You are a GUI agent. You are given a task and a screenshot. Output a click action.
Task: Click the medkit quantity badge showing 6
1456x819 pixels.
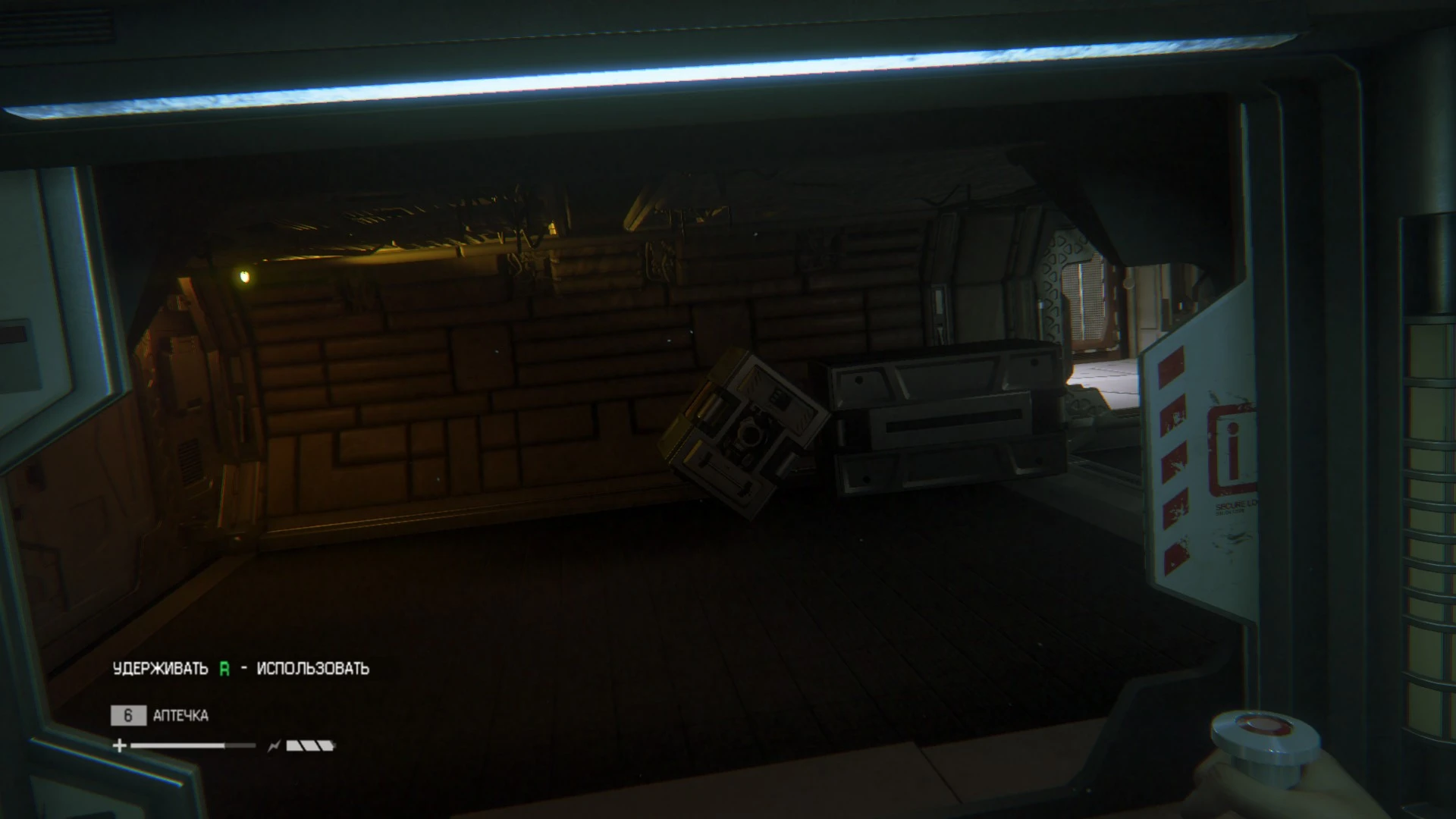click(128, 716)
